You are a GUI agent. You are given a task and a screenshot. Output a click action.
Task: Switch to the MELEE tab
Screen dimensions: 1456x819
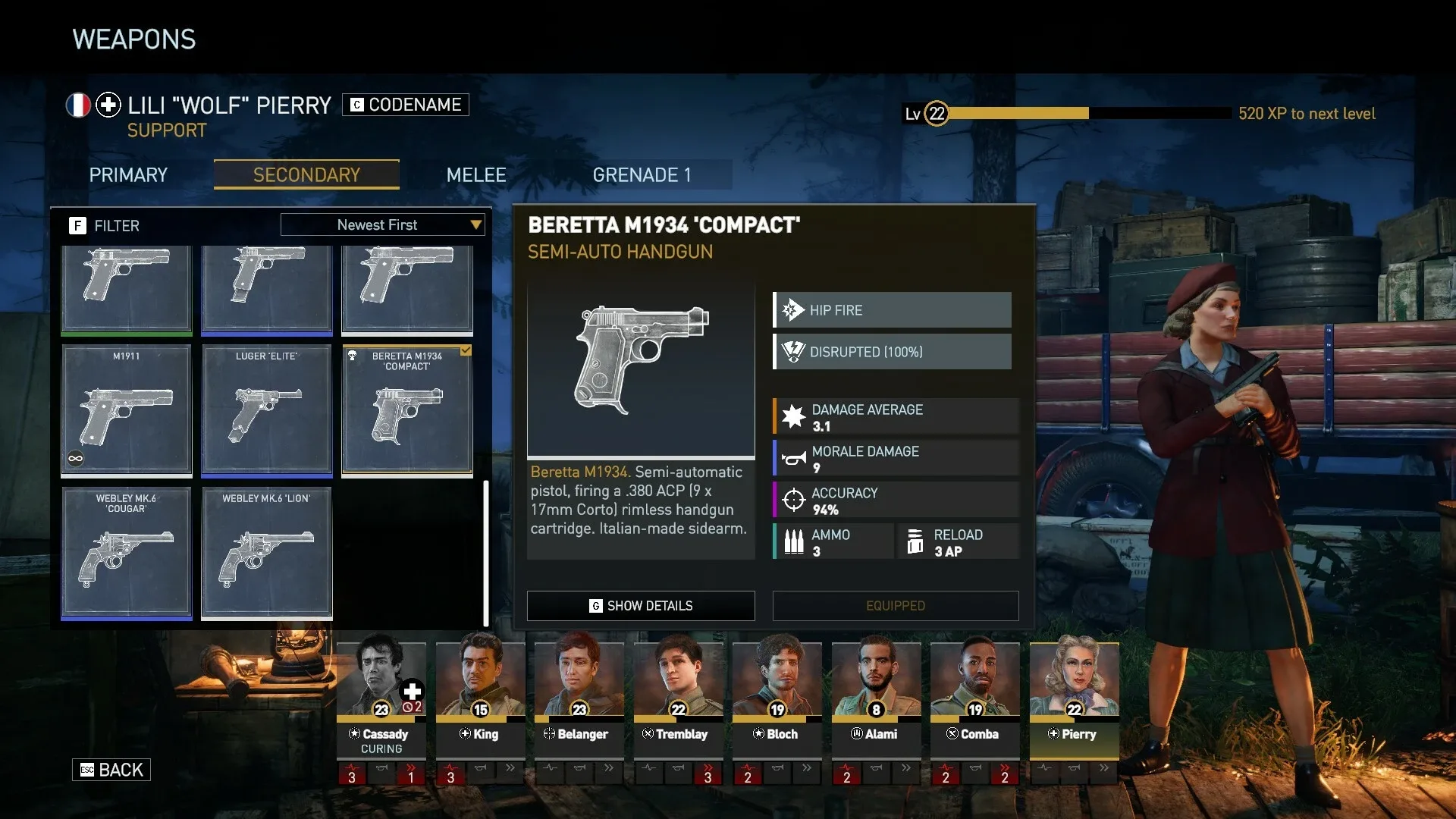(x=476, y=174)
